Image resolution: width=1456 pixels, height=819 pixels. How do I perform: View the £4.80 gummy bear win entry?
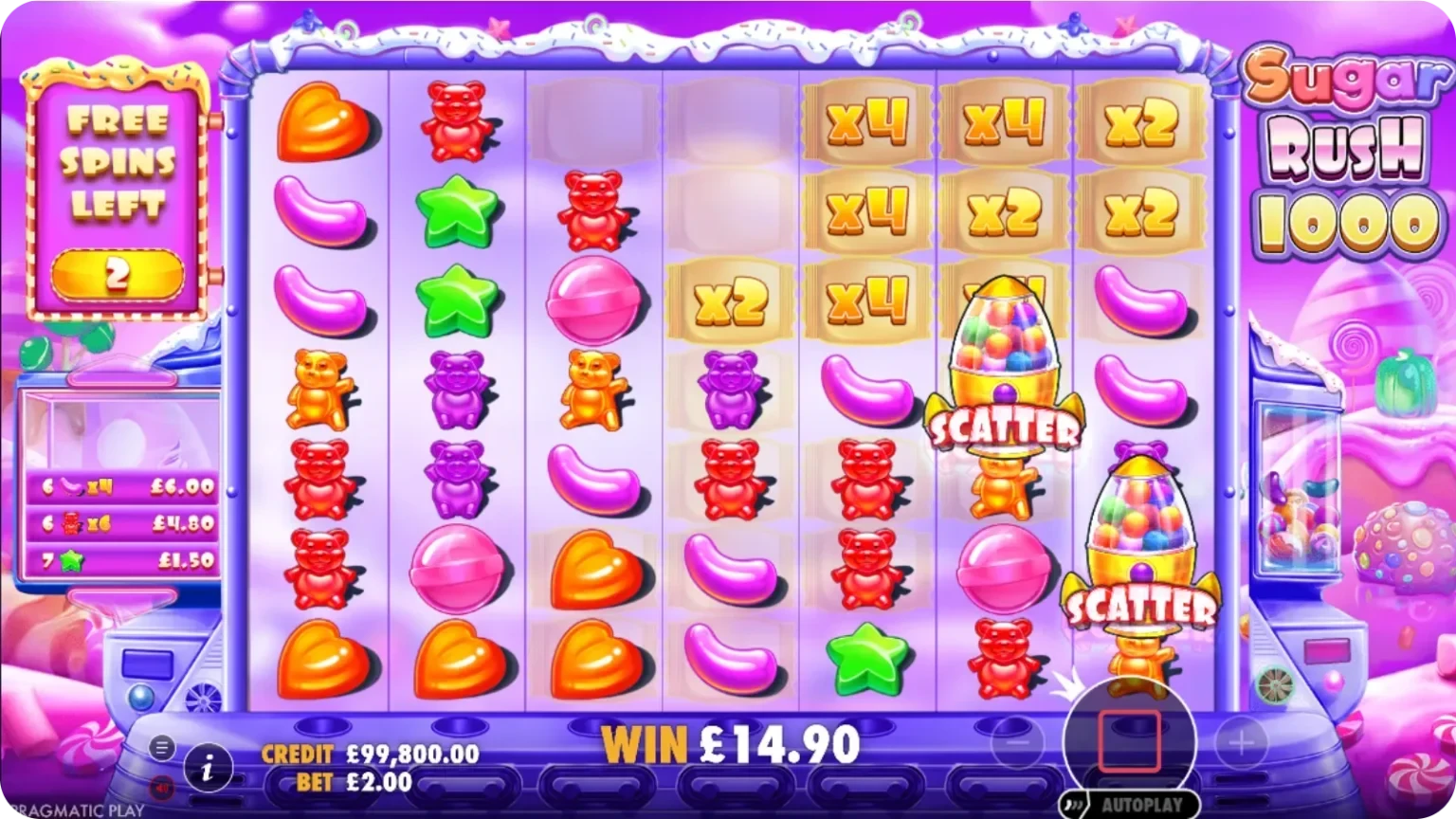click(x=121, y=521)
